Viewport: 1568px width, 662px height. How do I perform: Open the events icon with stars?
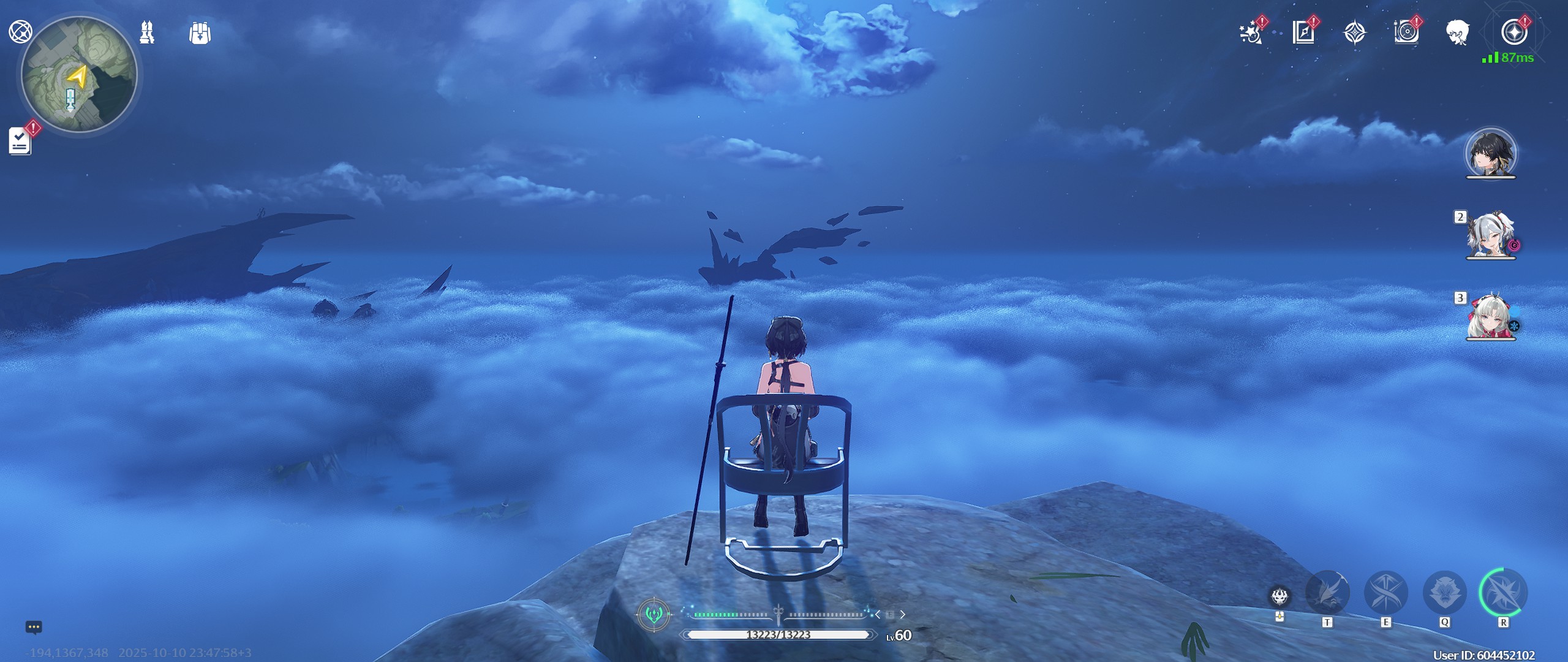click(x=1250, y=32)
